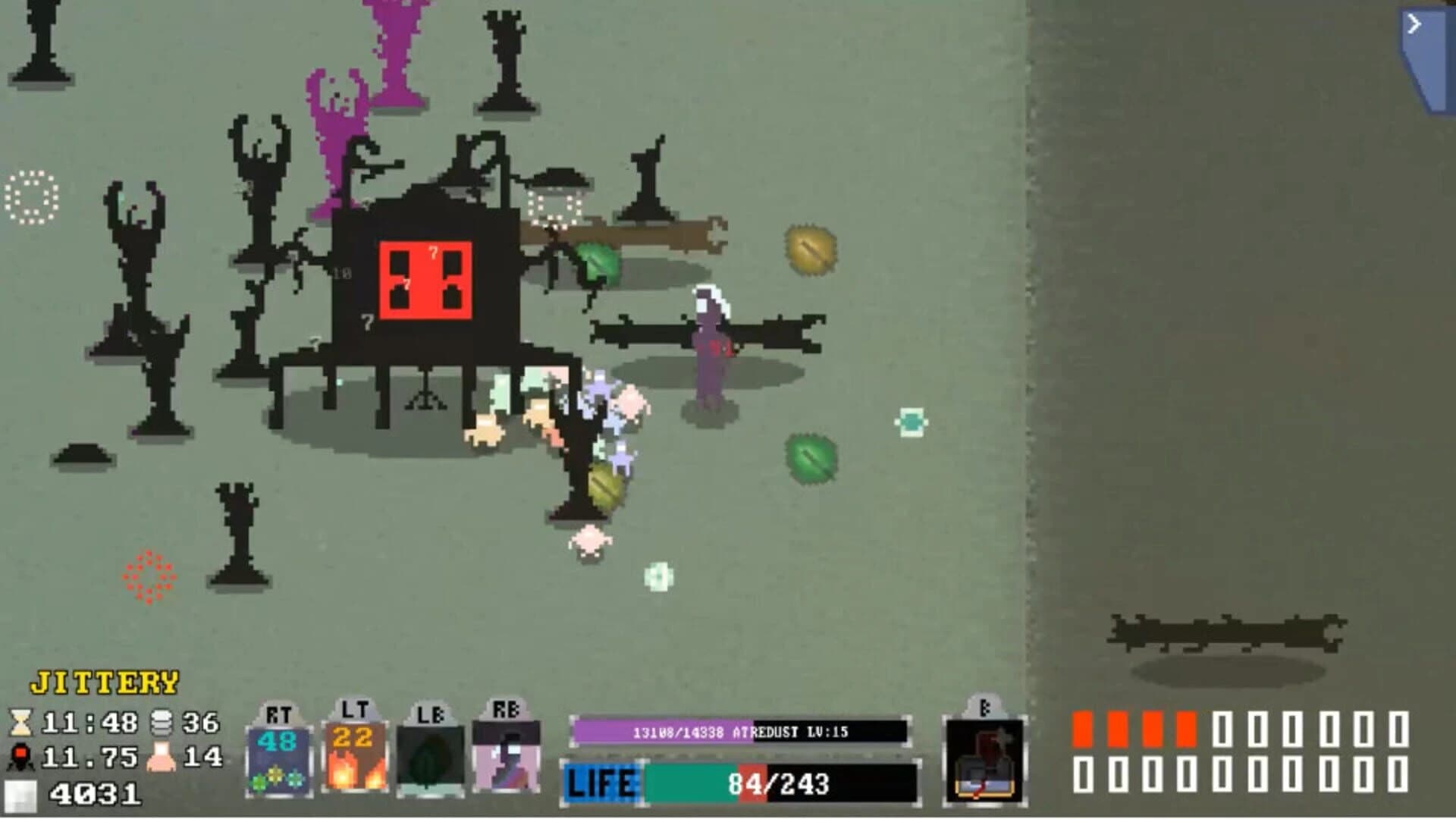Click the RB dash ability icon
The height and width of the screenshot is (819, 1456).
tap(507, 758)
